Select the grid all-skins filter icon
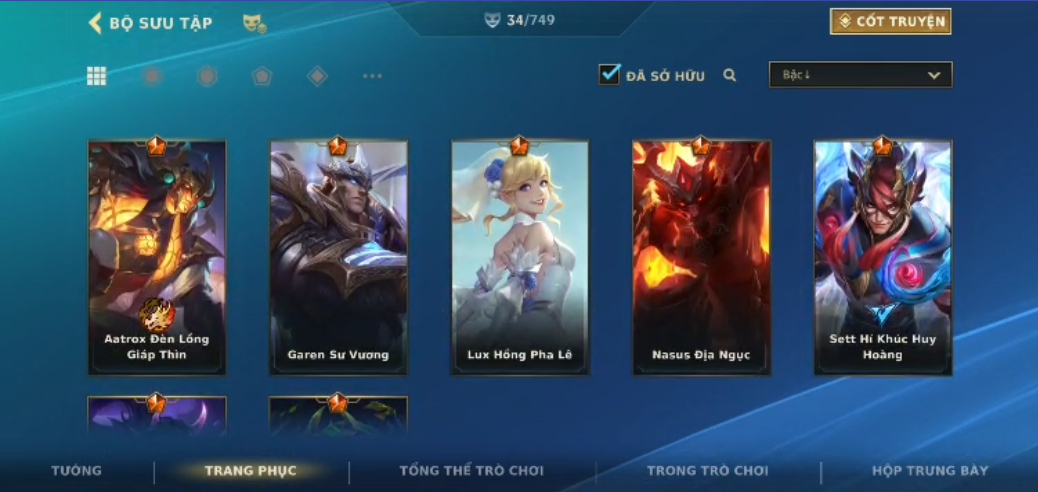This screenshot has height=492, width=1038. point(97,76)
